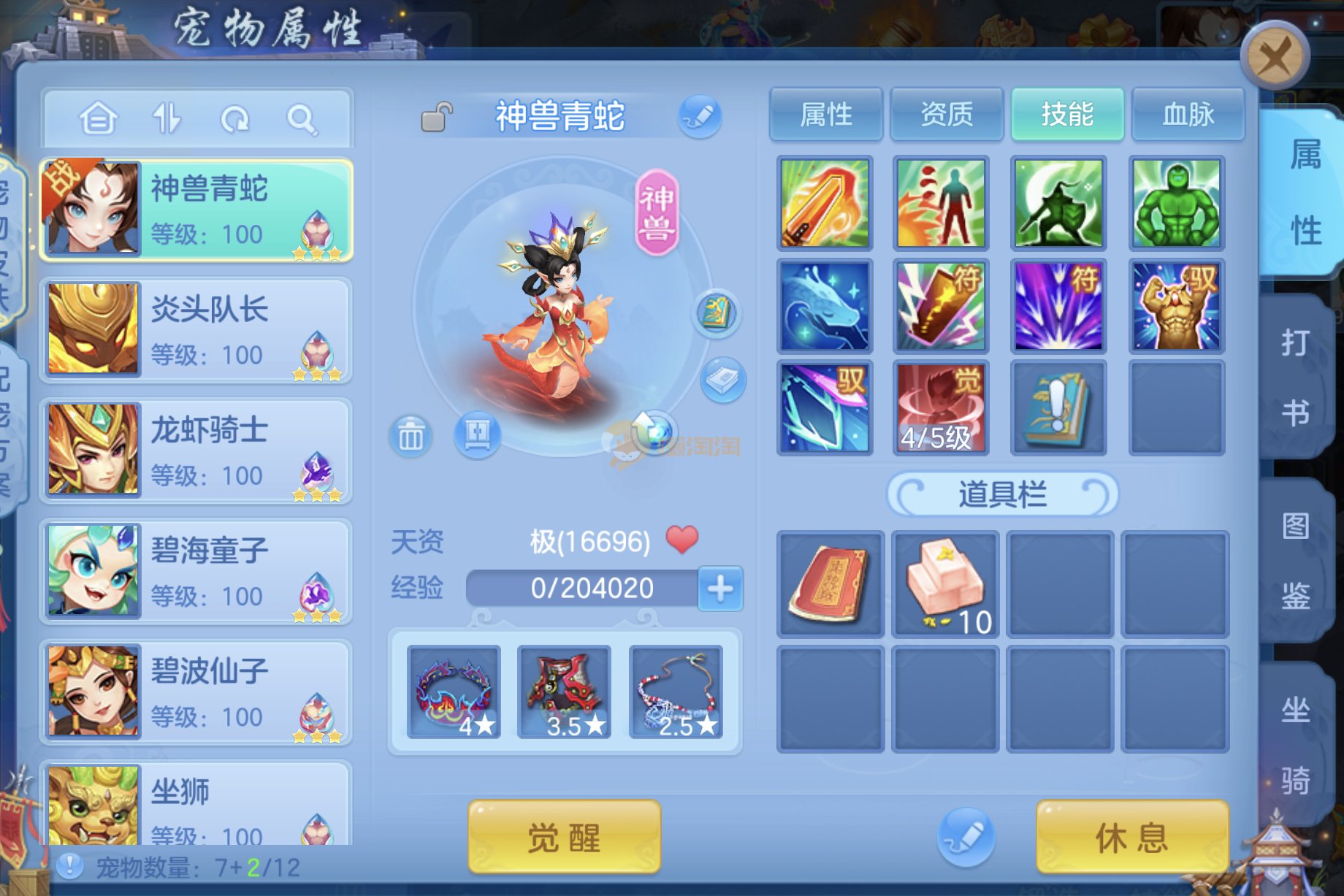This screenshot has width=1344, height=896.
Task: Select the red book item slot
Action: click(x=830, y=584)
